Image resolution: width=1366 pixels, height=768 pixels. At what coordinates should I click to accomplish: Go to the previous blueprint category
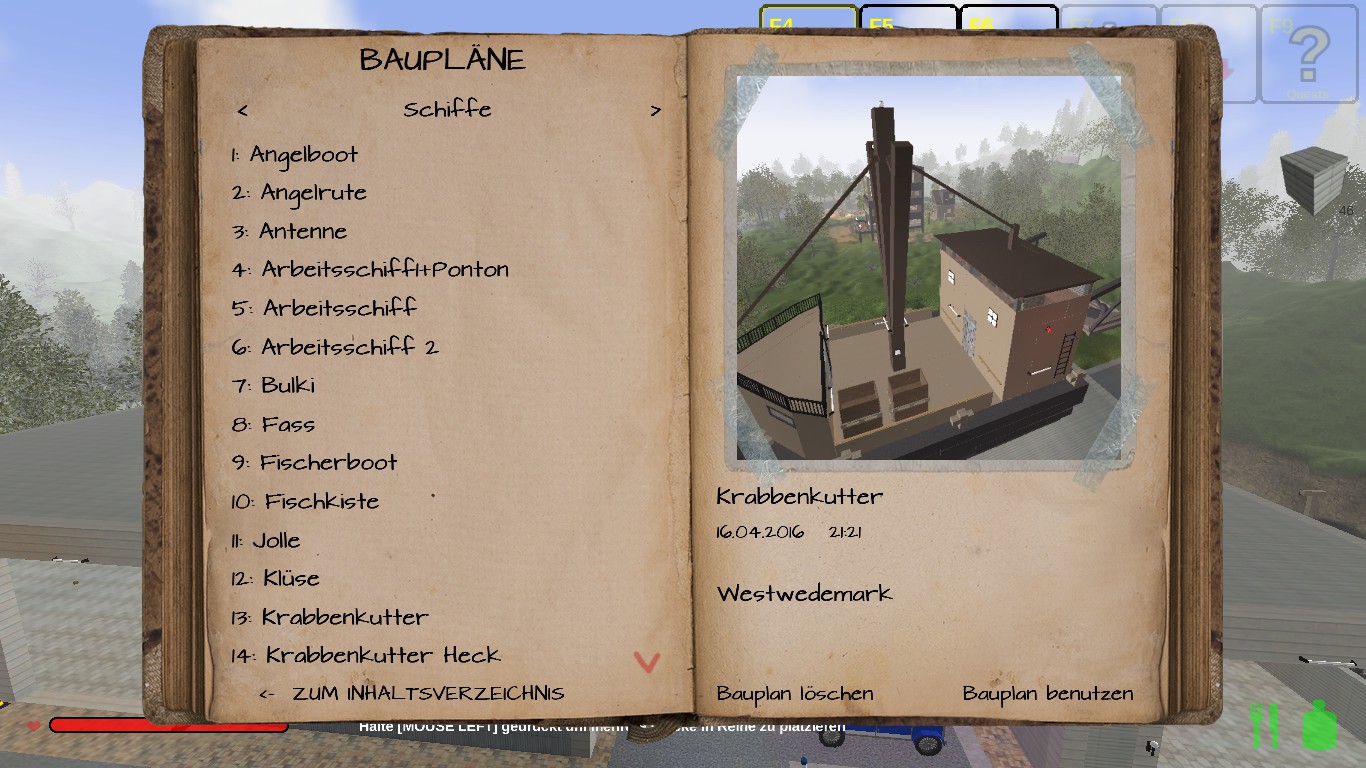pyautogui.click(x=243, y=111)
